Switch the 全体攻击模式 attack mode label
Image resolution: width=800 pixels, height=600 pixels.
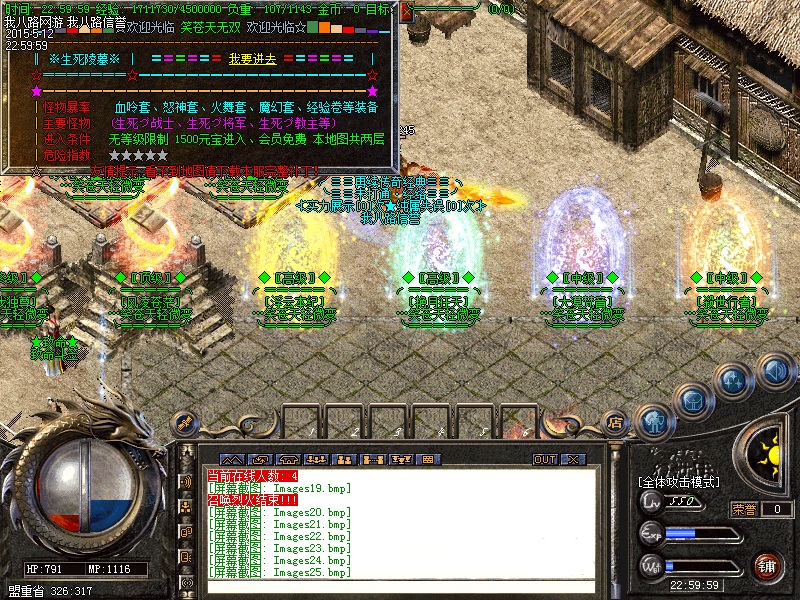tap(680, 483)
